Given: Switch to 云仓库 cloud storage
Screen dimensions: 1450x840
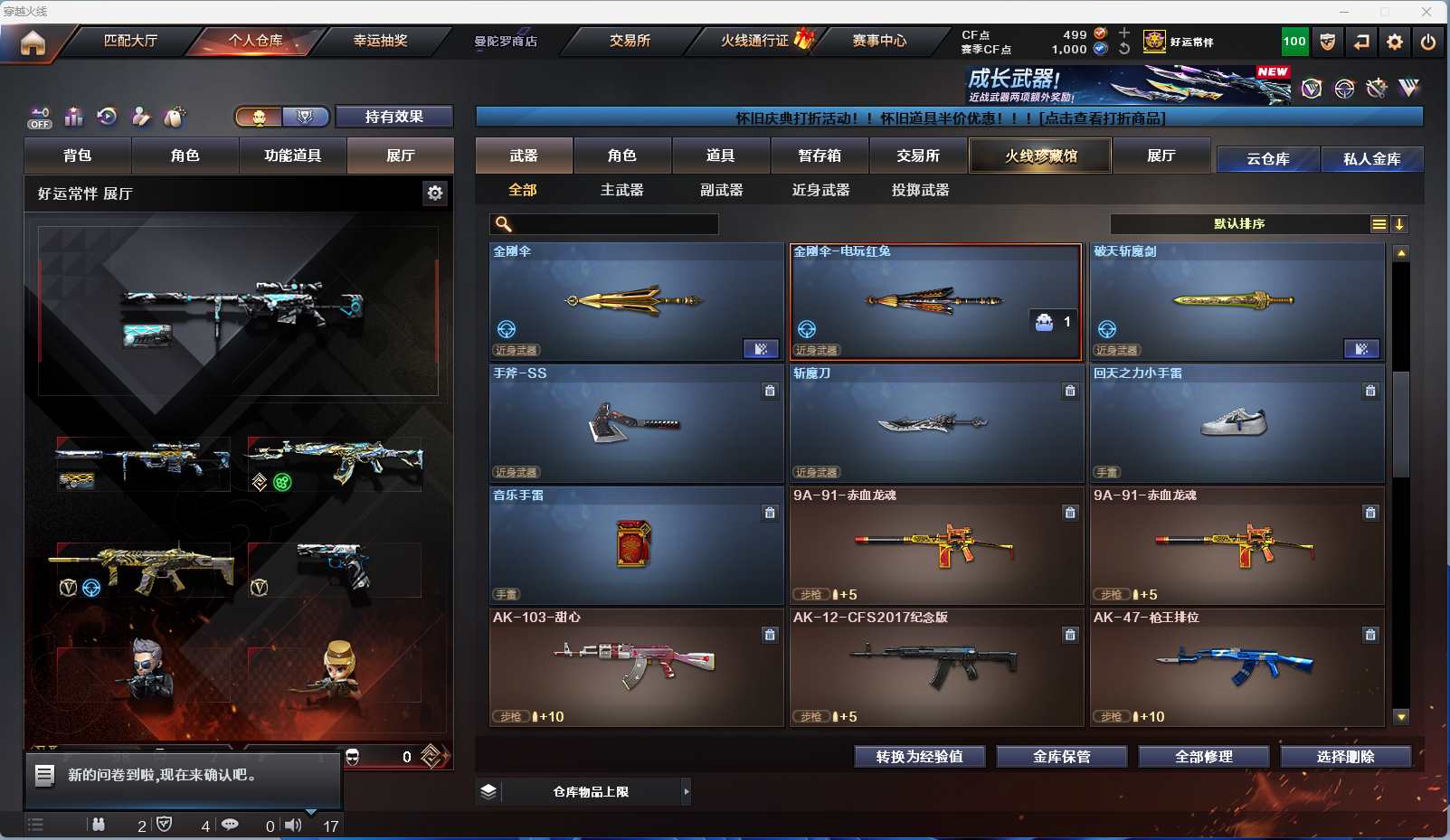Looking at the screenshot, I should click(x=1268, y=159).
